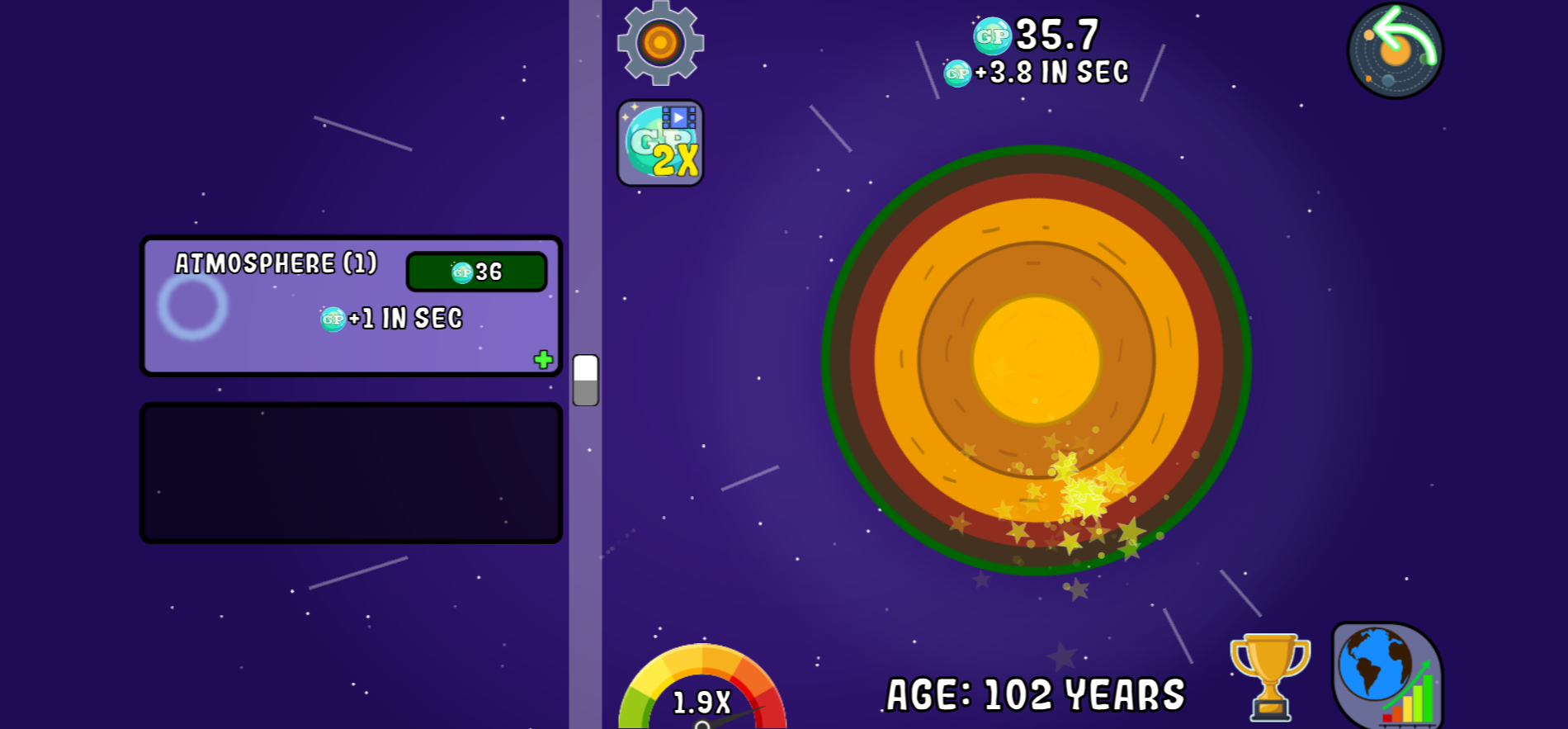Open the trophy achievements screen
Screen dimensions: 1568x729
1269,675
